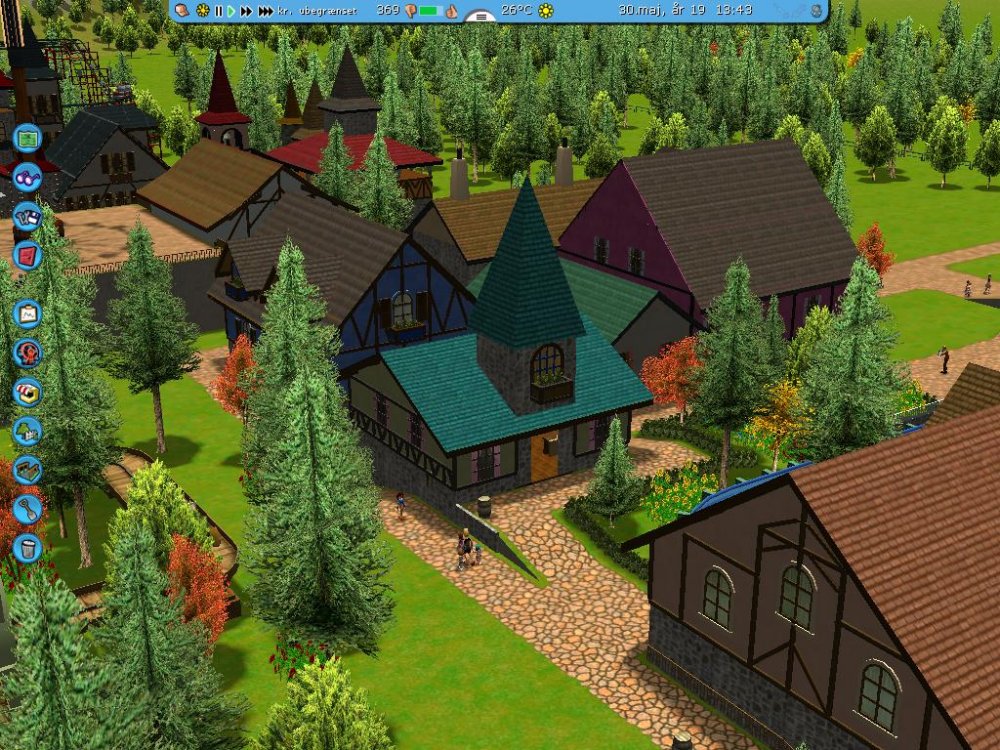The width and height of the screenshot is (1000, 750).
Task: Open the view options sunglasses icon
Action: coord(27,176)
